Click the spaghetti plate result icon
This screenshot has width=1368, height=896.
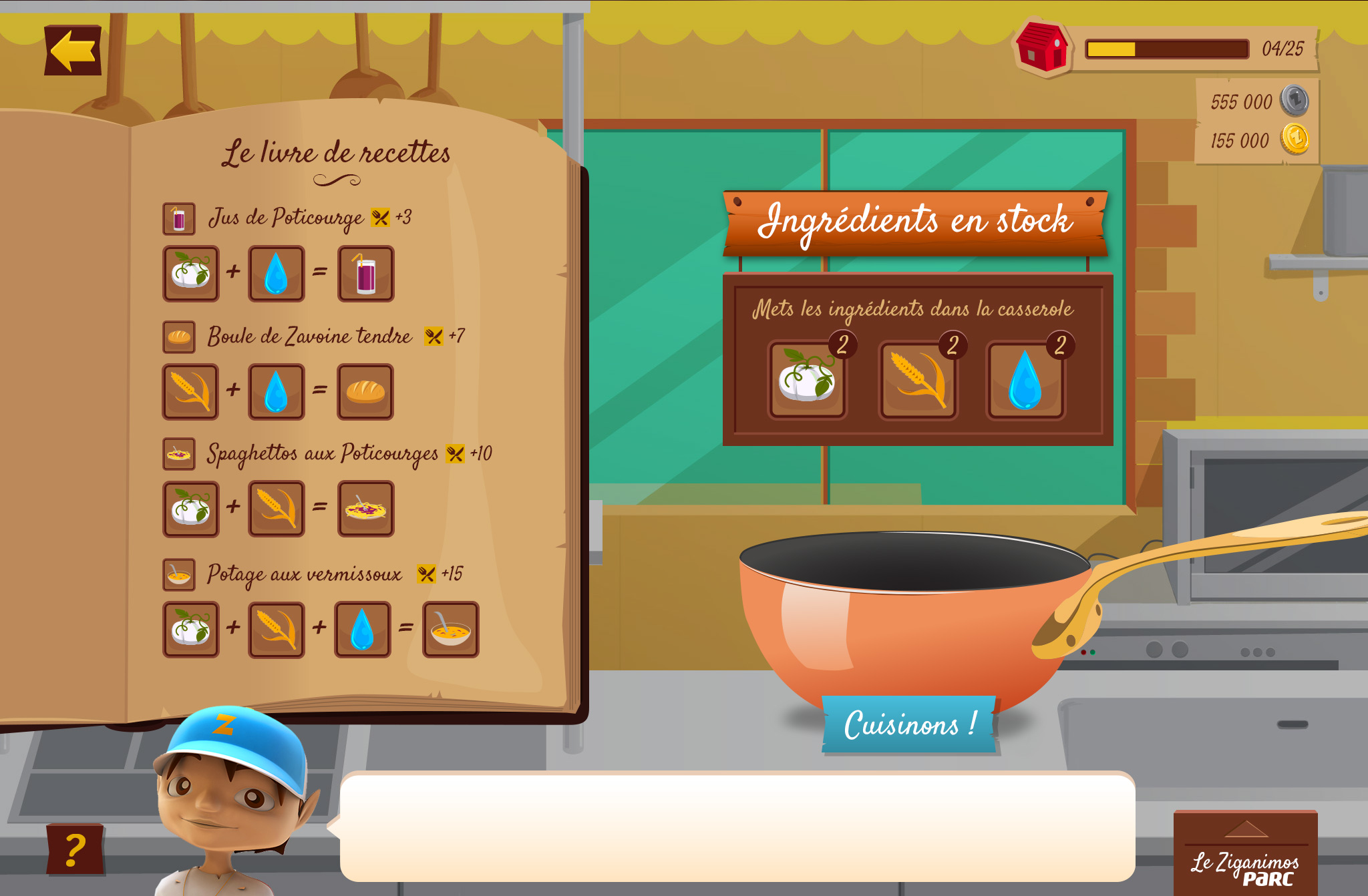[365, 509]
